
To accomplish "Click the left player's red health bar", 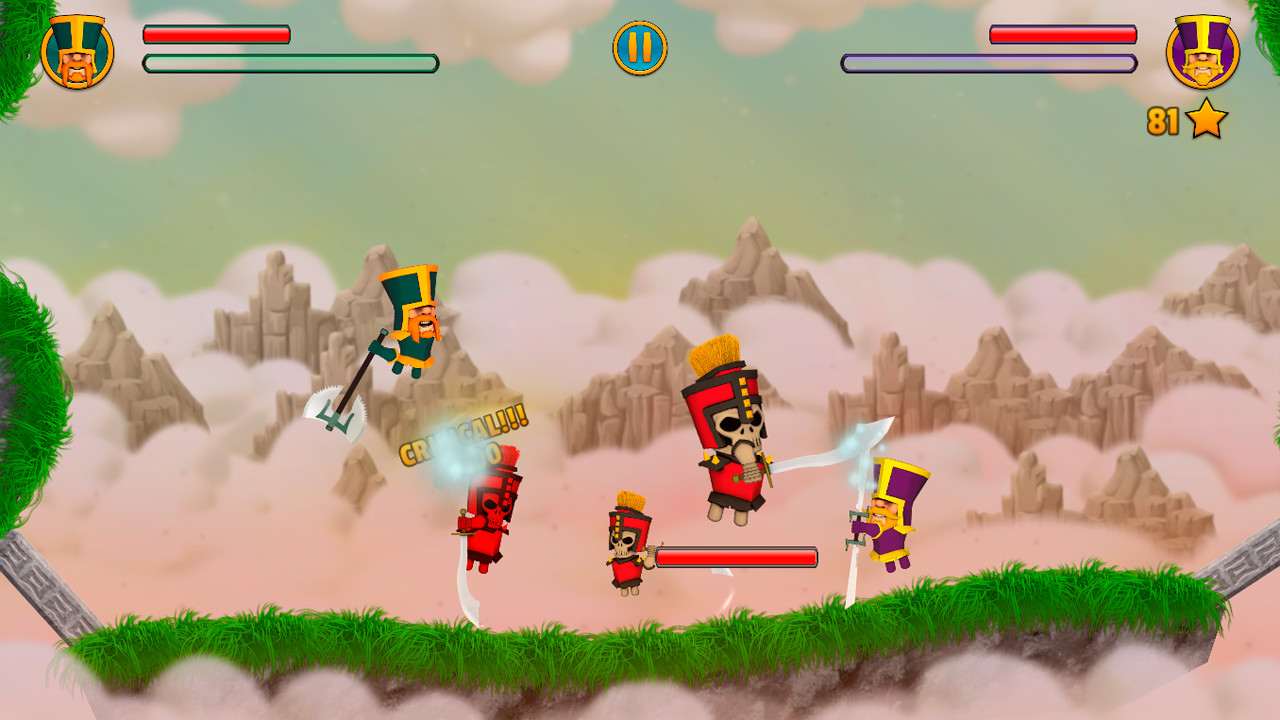I will 215,34.
